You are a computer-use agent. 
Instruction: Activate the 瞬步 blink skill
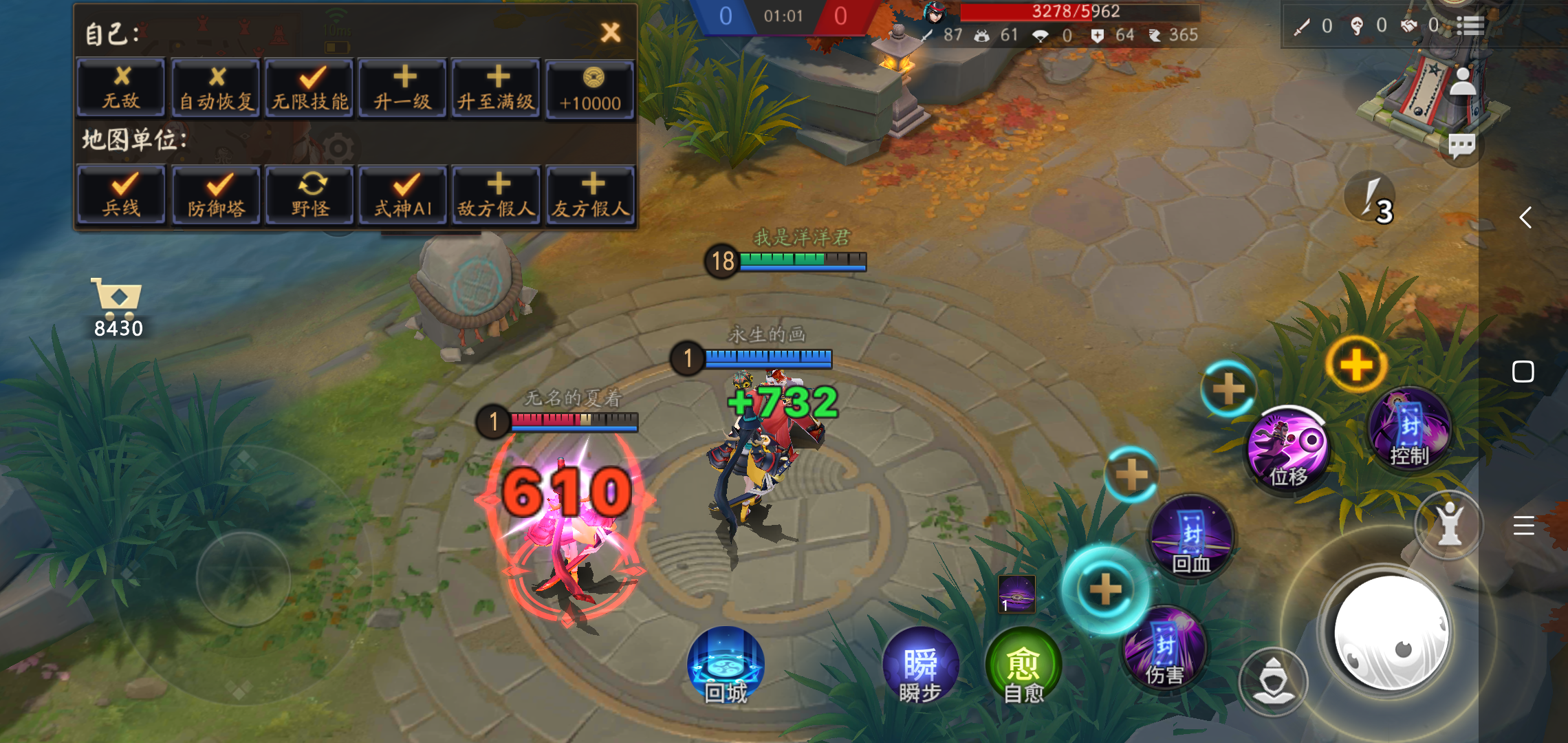tap(920, 664)
